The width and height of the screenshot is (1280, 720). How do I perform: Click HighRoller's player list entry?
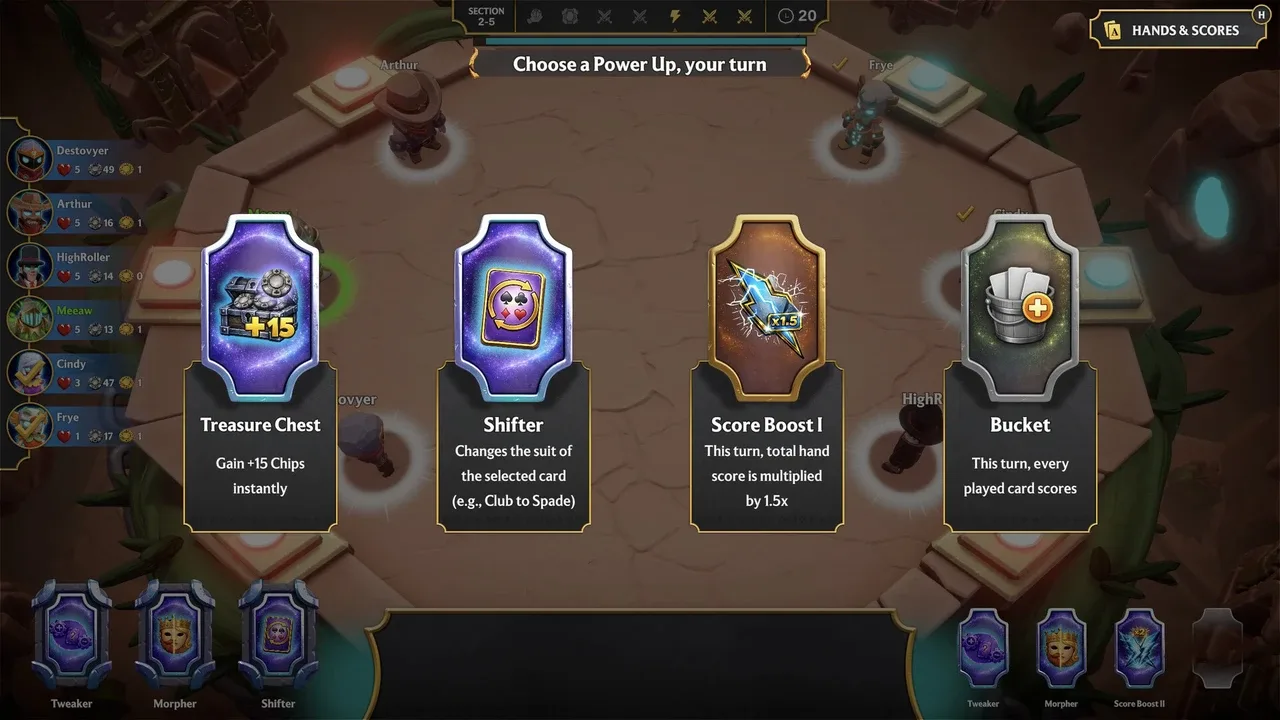[x=76, y=266]
